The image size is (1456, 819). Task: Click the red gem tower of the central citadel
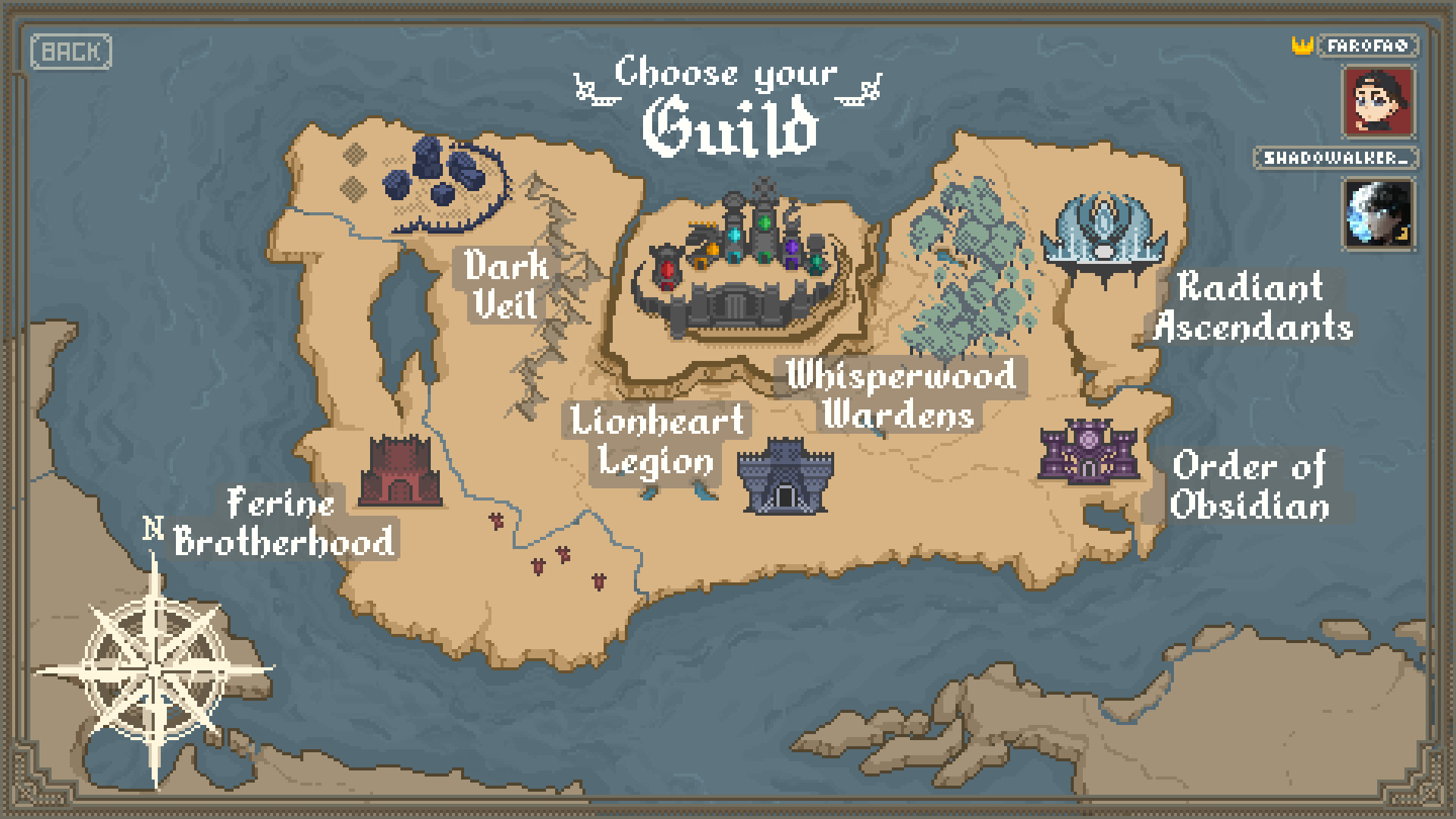(667, 268)
